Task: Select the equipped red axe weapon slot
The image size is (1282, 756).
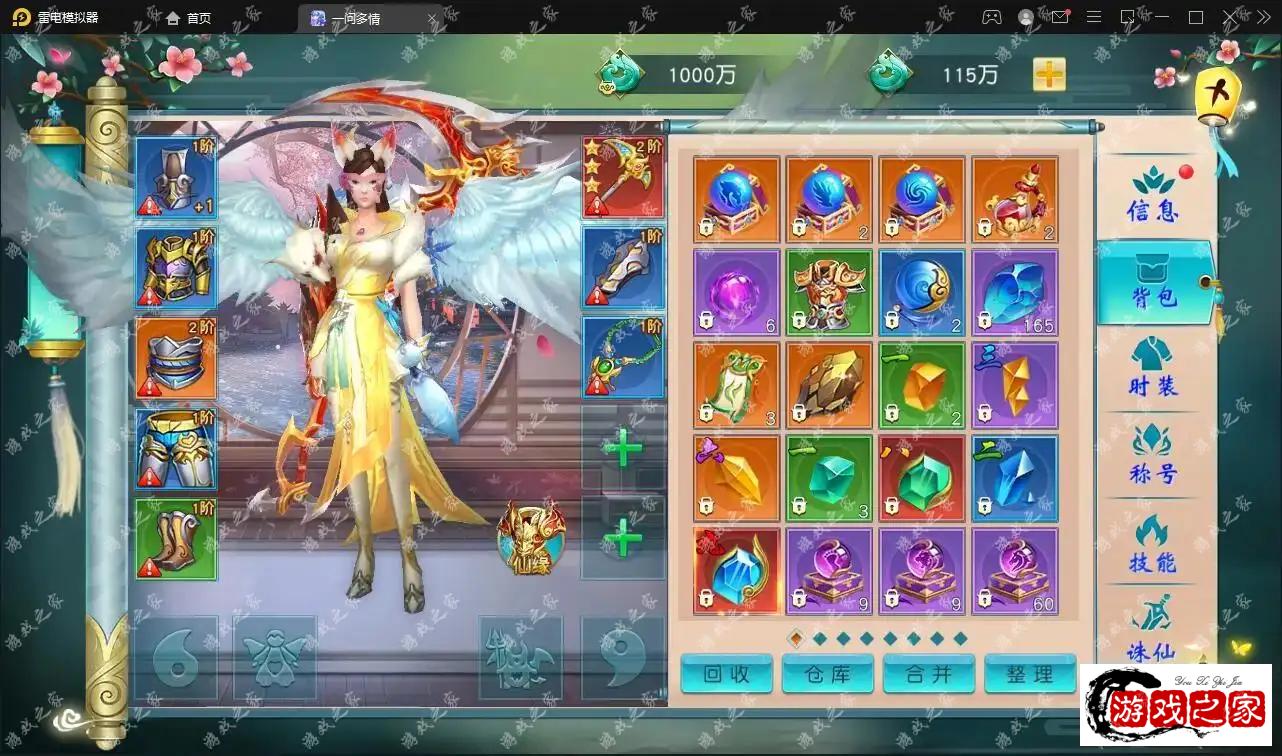Action: click(623, 178)
